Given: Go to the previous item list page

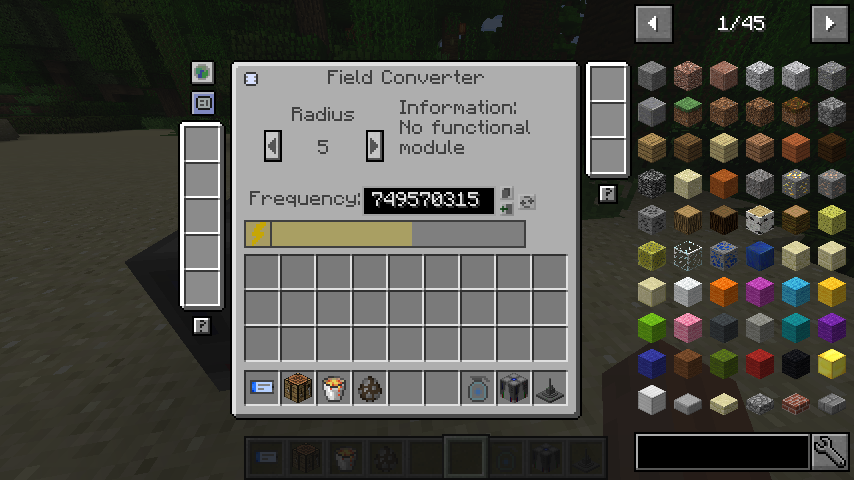Looking at the screenshot, I should (653, 22).
